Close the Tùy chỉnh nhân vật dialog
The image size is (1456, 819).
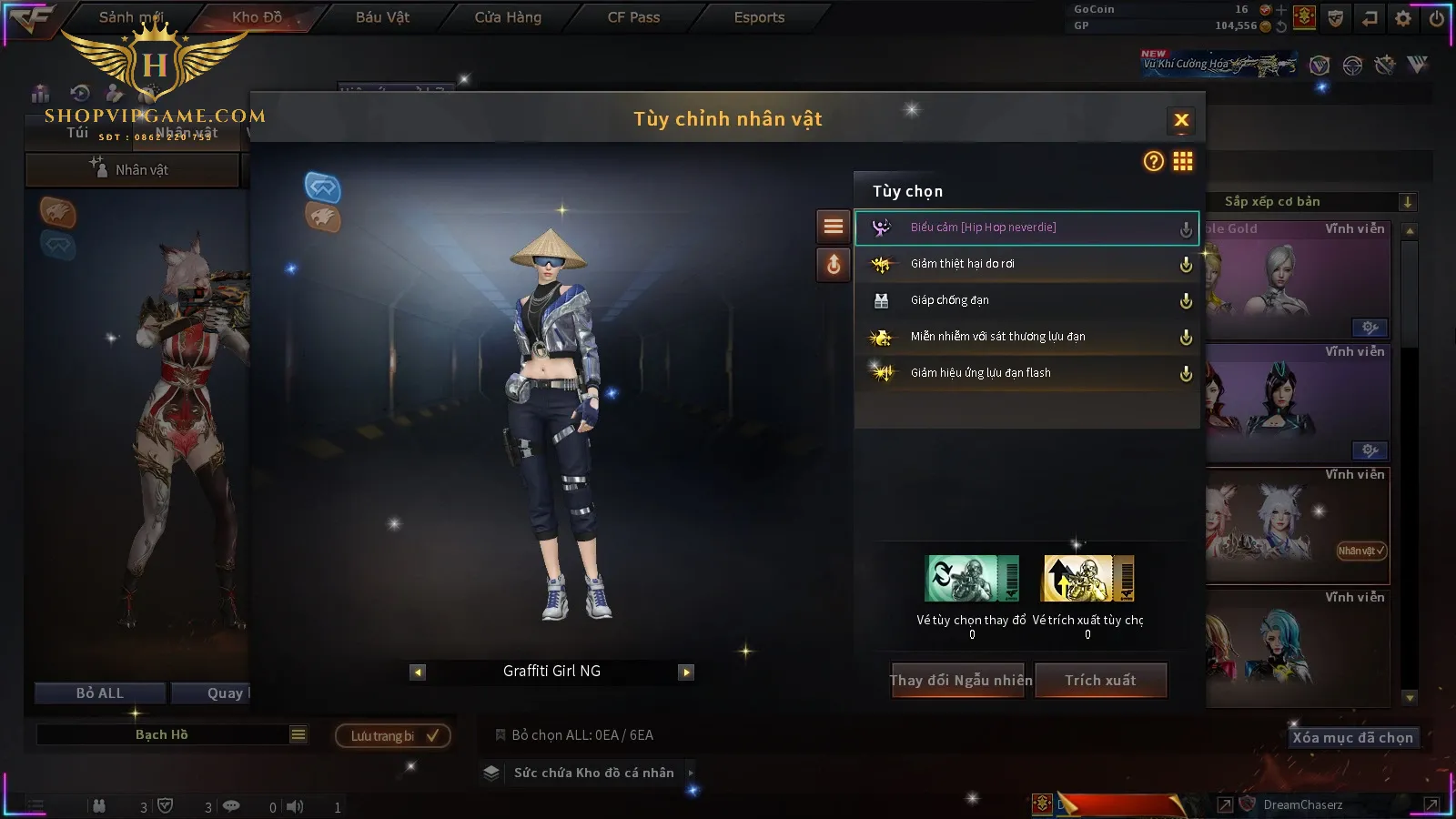click(1181, 120)
